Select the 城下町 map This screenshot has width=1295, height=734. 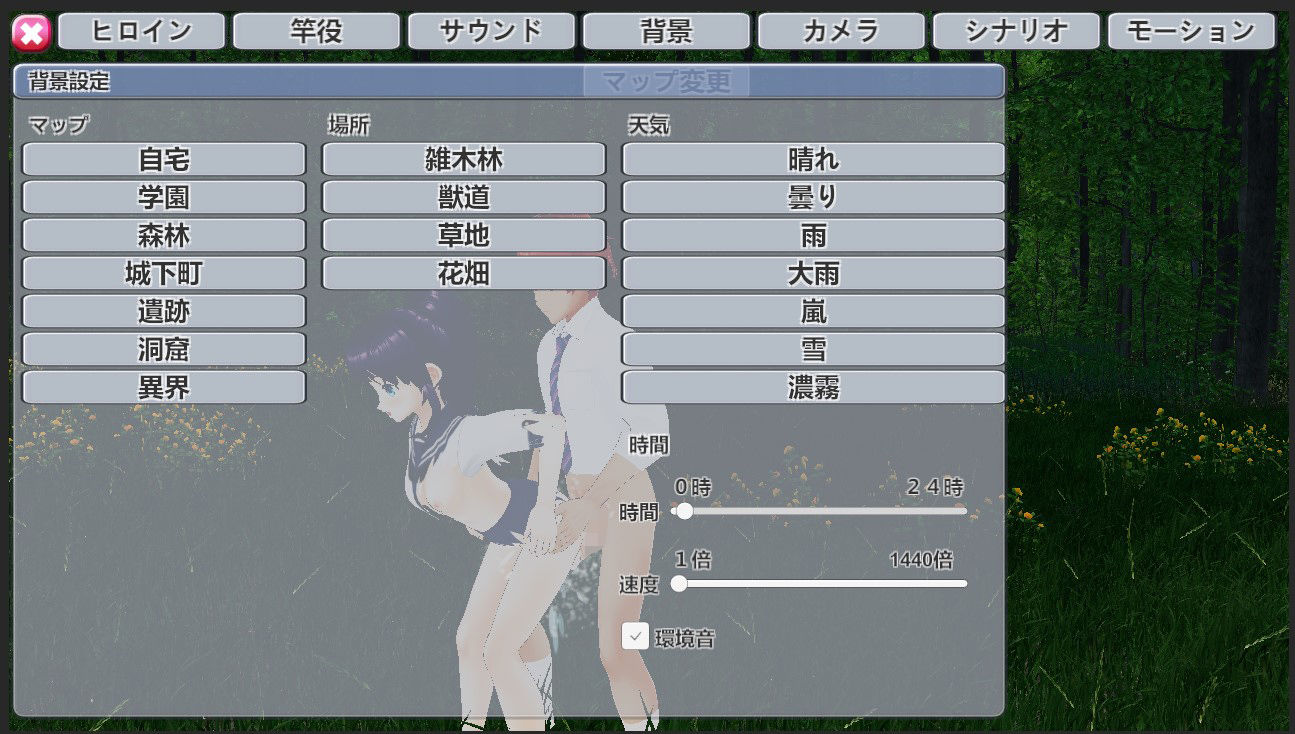click(163, 272)
